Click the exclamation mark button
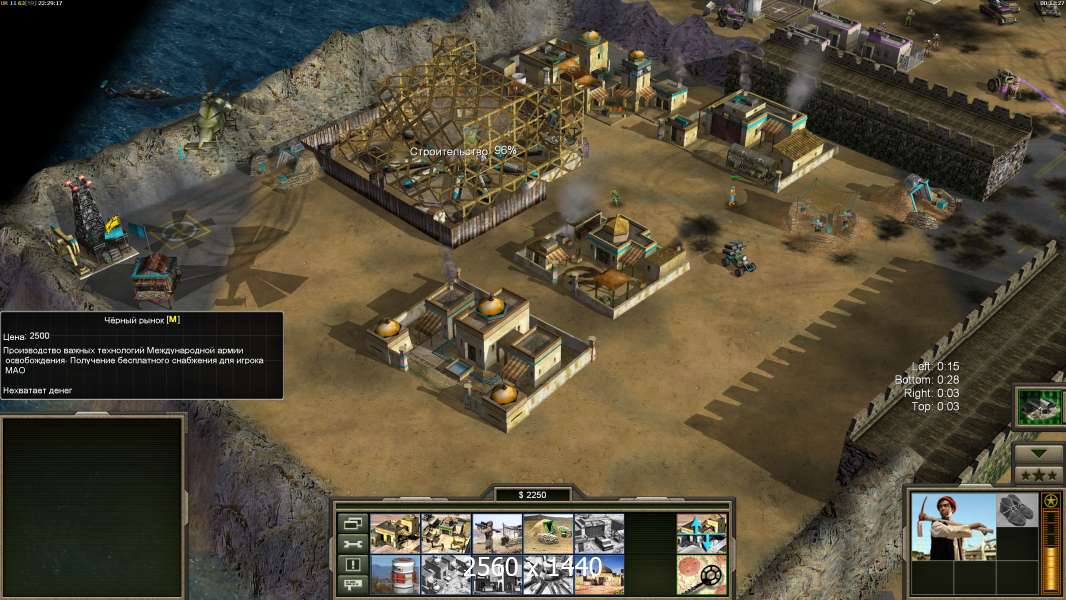The width and height of the screenshot is (1066, 600). (x=351, y=565)
